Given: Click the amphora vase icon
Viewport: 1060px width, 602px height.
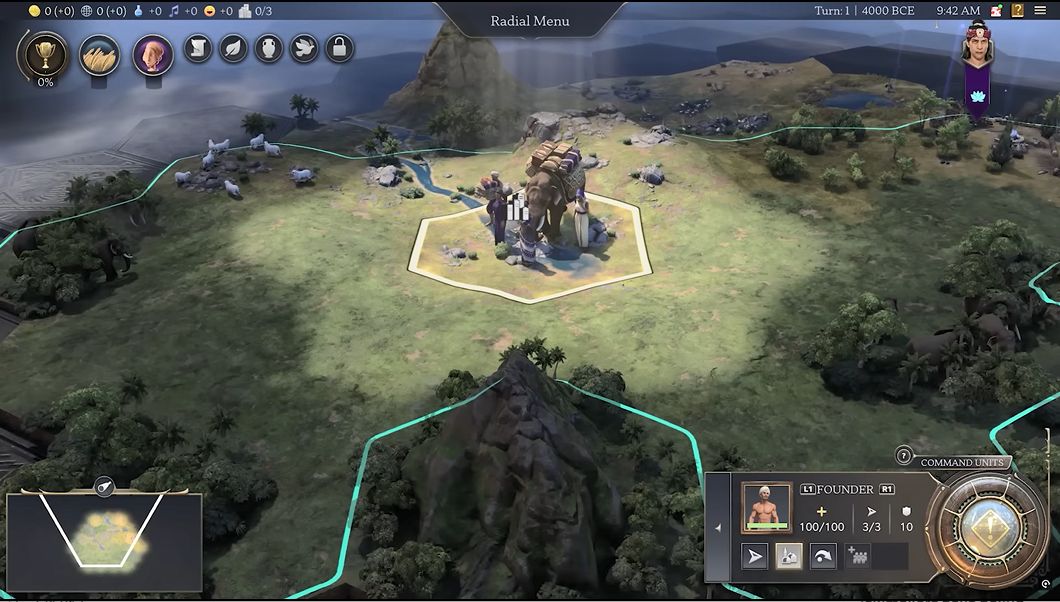Looking at the screenshot, I should [269, 48].
